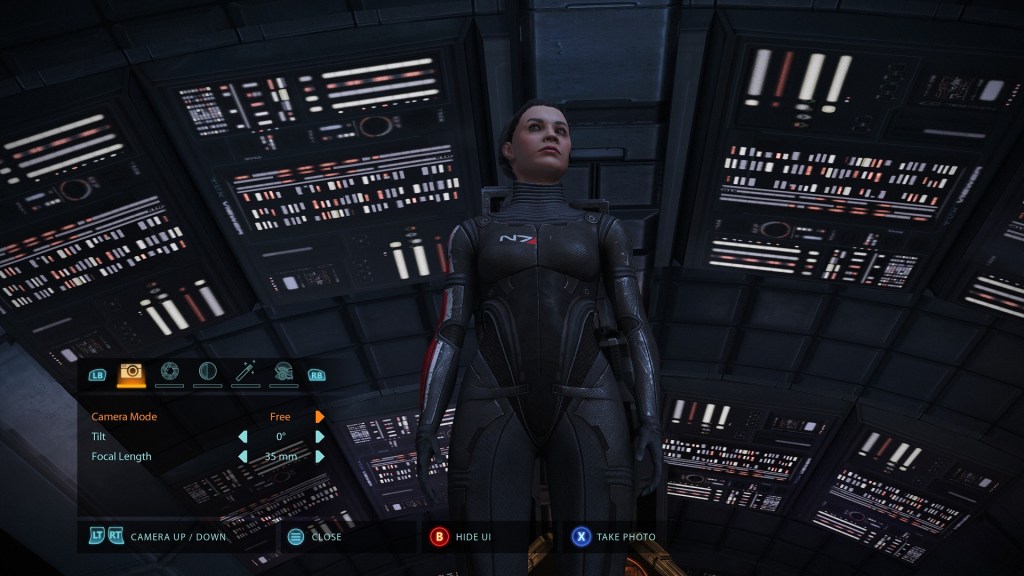
Task: Close photo mode via the Close label
Action: point(326,537)
